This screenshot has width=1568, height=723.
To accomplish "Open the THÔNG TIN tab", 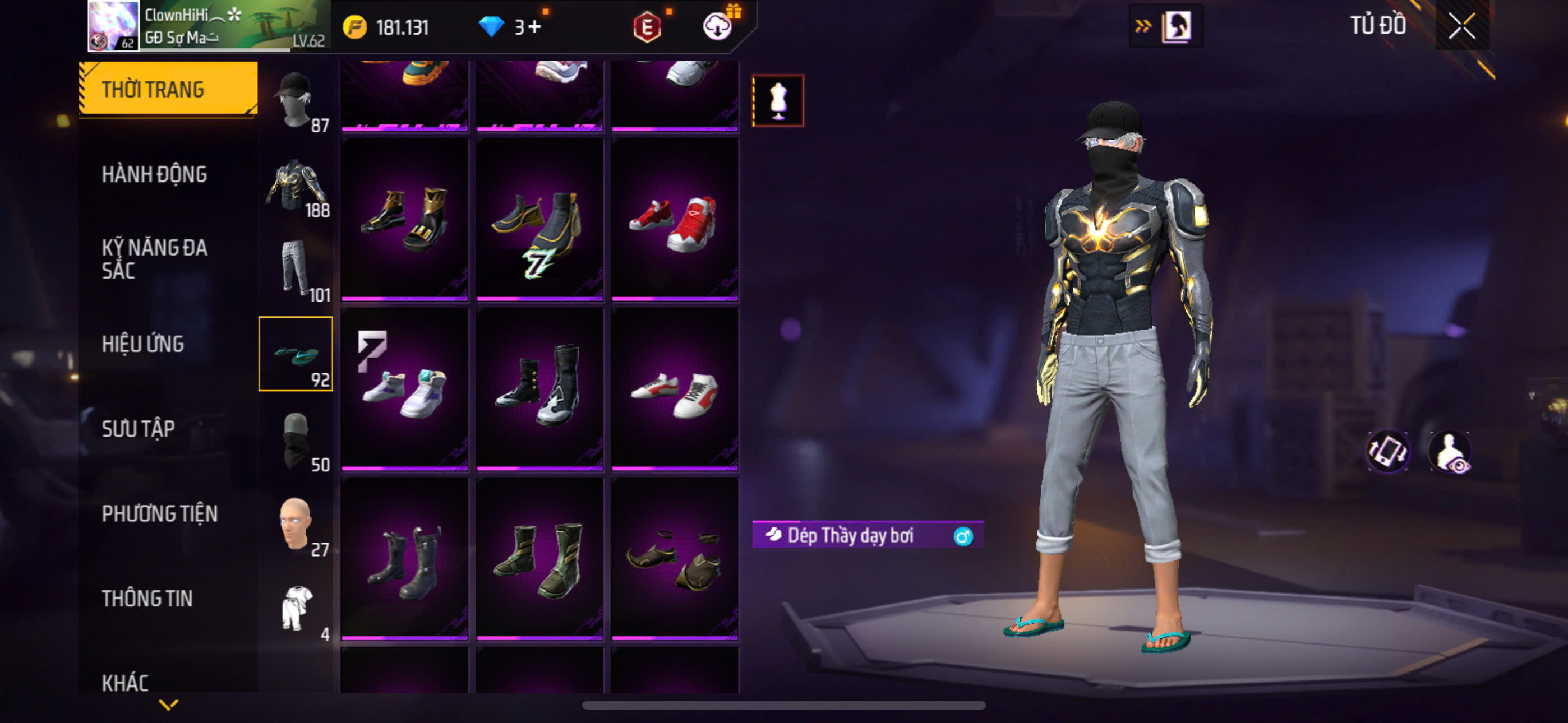I will coord(147,598).
